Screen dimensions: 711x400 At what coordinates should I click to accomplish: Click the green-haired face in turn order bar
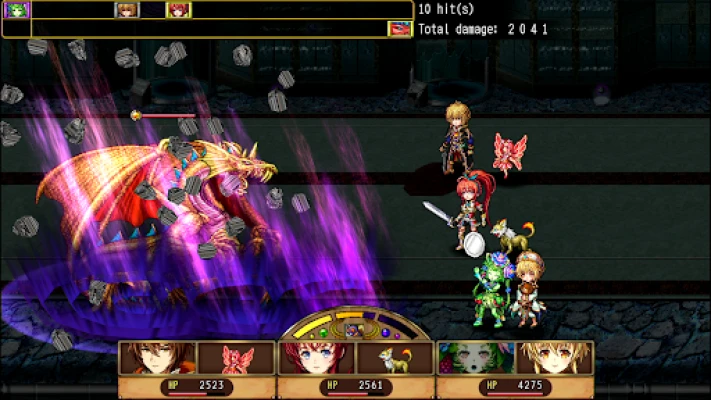tap(18, 9)
